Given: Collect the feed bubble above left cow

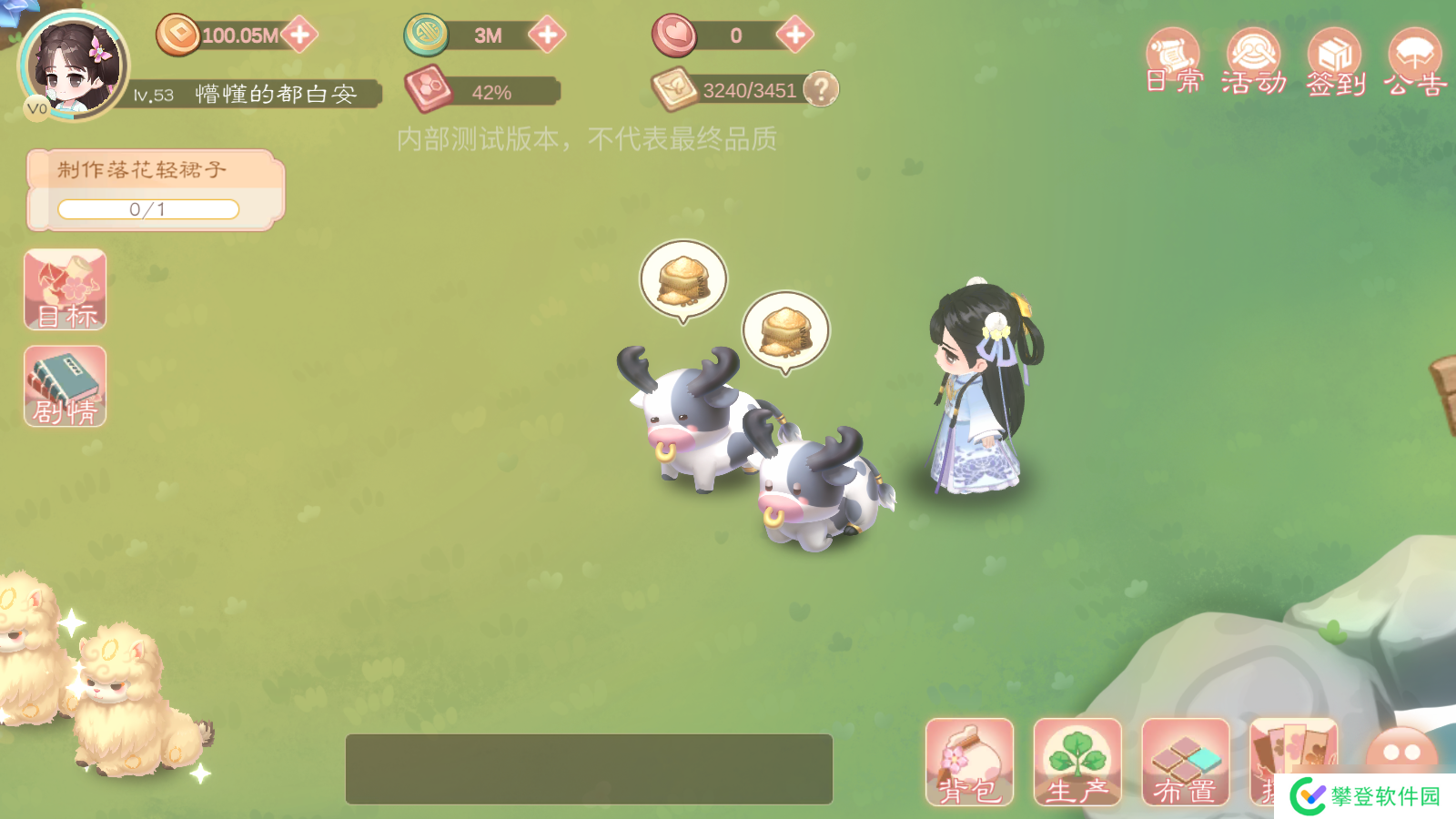Looking at the screenshot, I should coord(683,279).
